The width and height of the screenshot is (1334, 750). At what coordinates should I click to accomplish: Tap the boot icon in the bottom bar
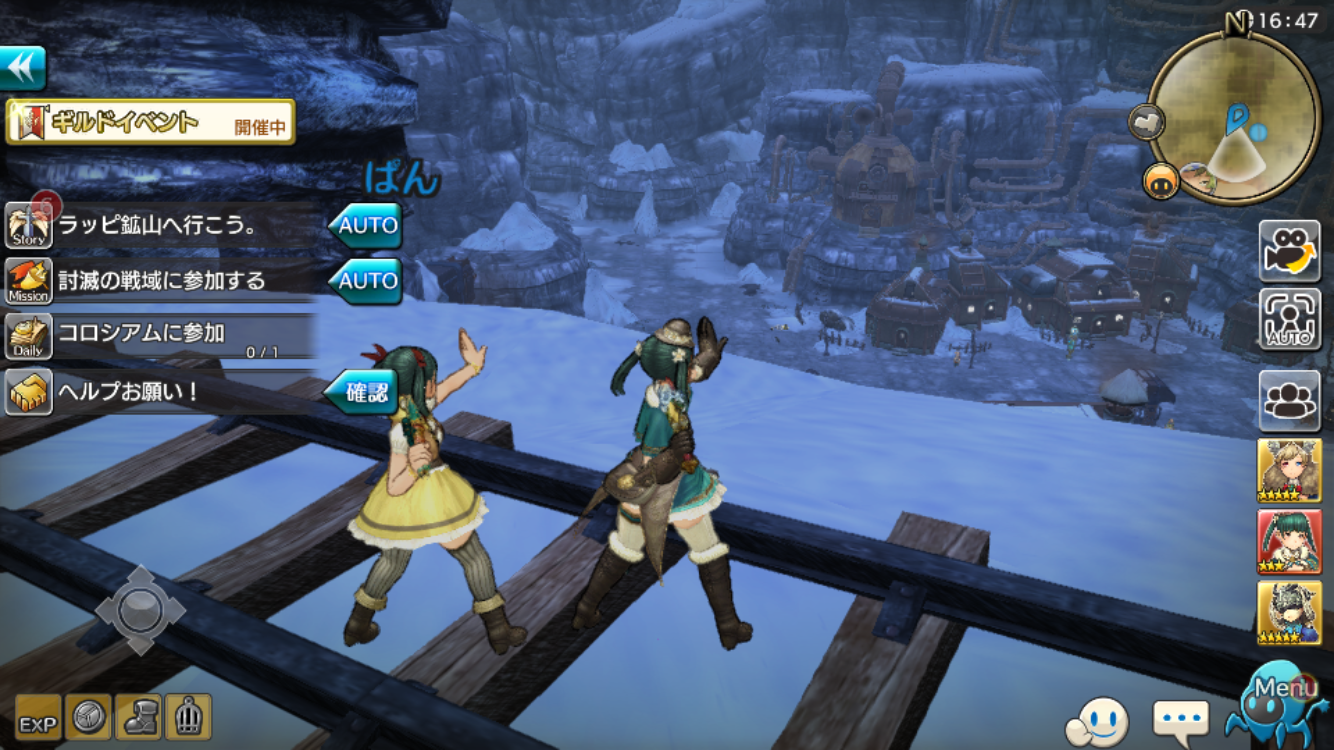[x=138, y=717]
